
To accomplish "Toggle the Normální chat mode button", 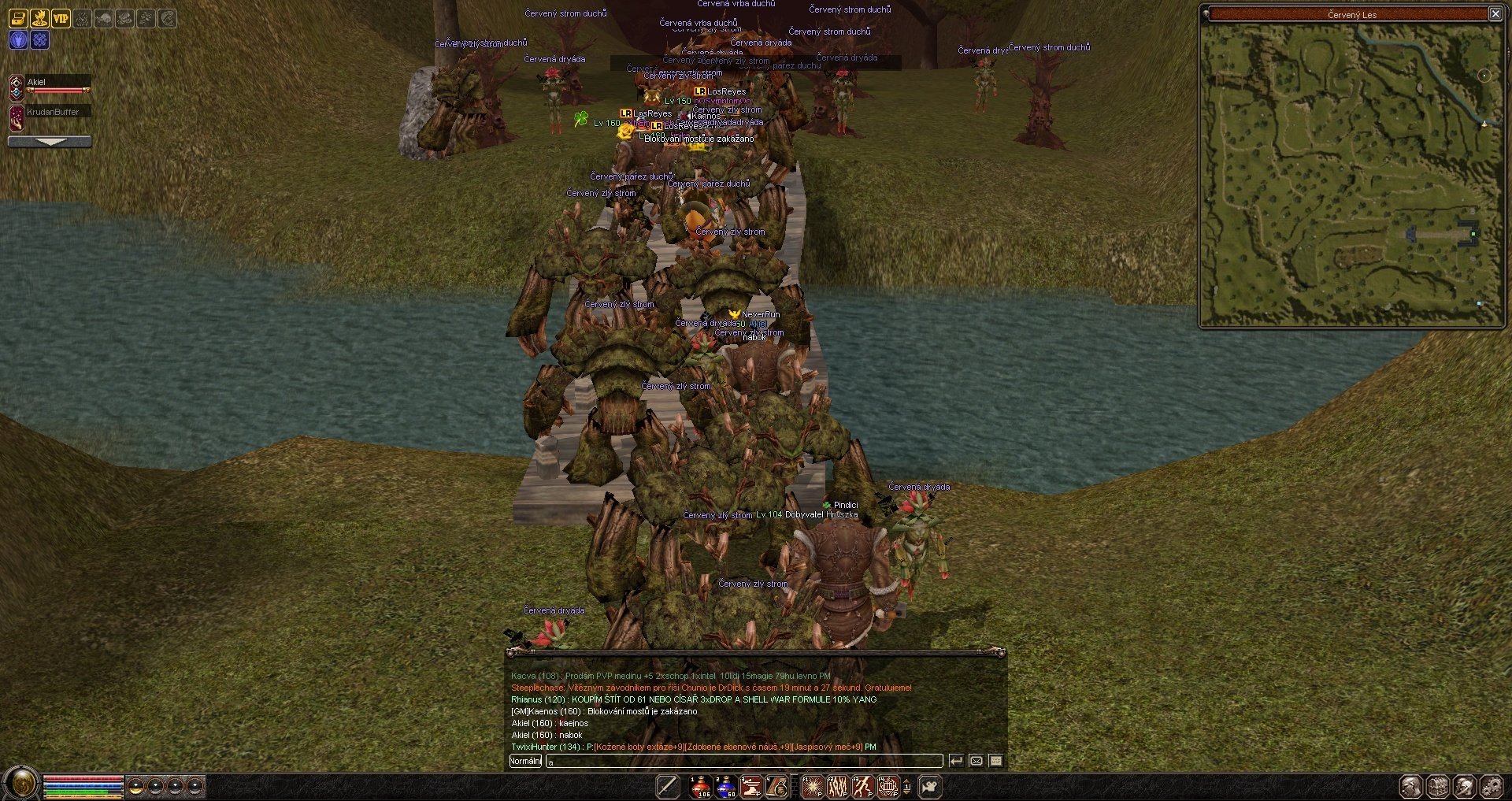I will point(525,761).
